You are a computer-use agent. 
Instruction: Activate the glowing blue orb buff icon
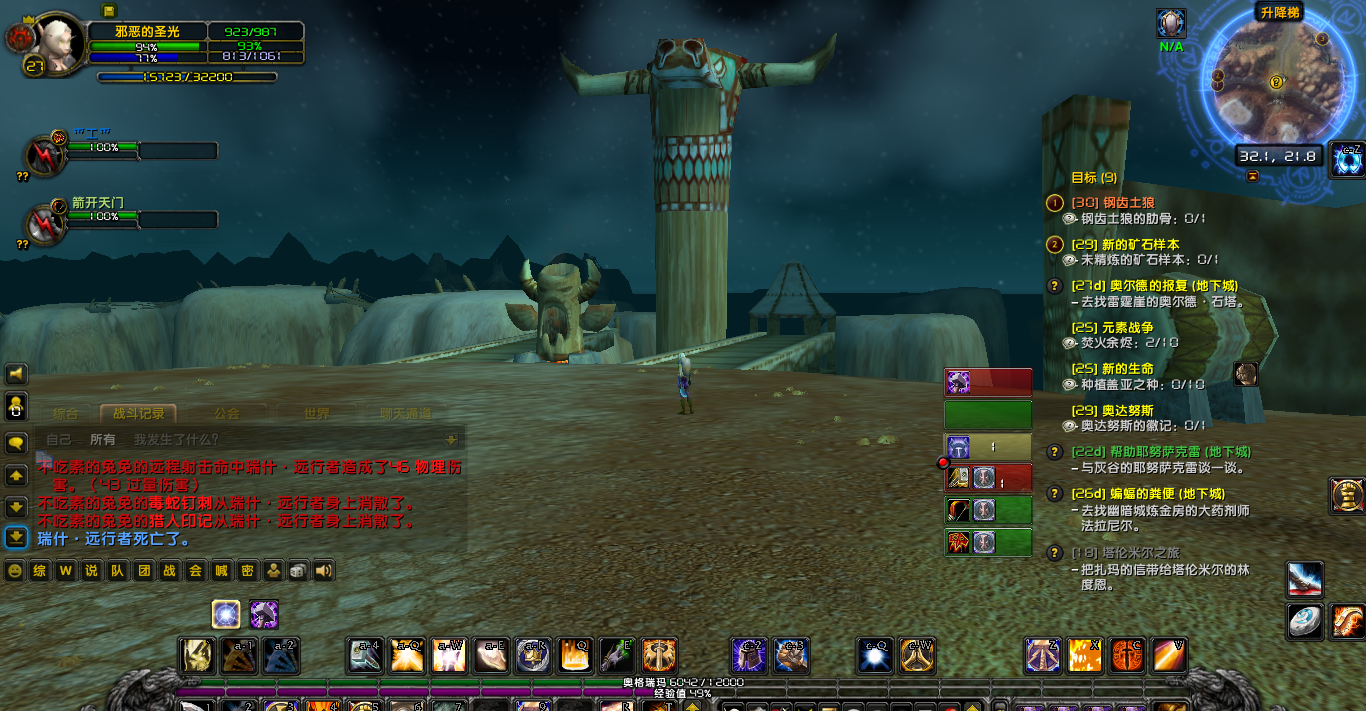pos(227,614)
